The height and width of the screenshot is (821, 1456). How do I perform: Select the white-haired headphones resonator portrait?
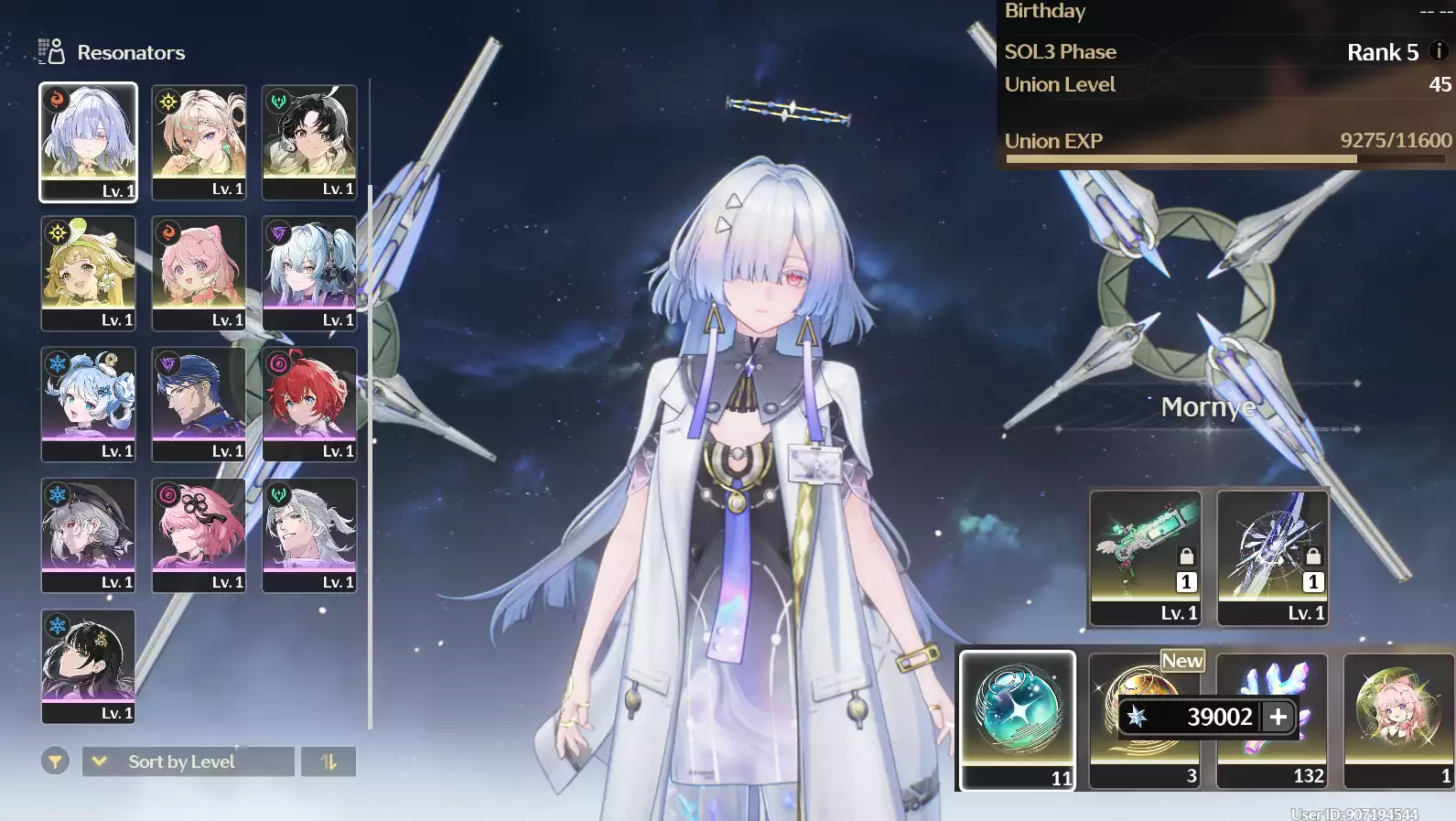point(309,273)
